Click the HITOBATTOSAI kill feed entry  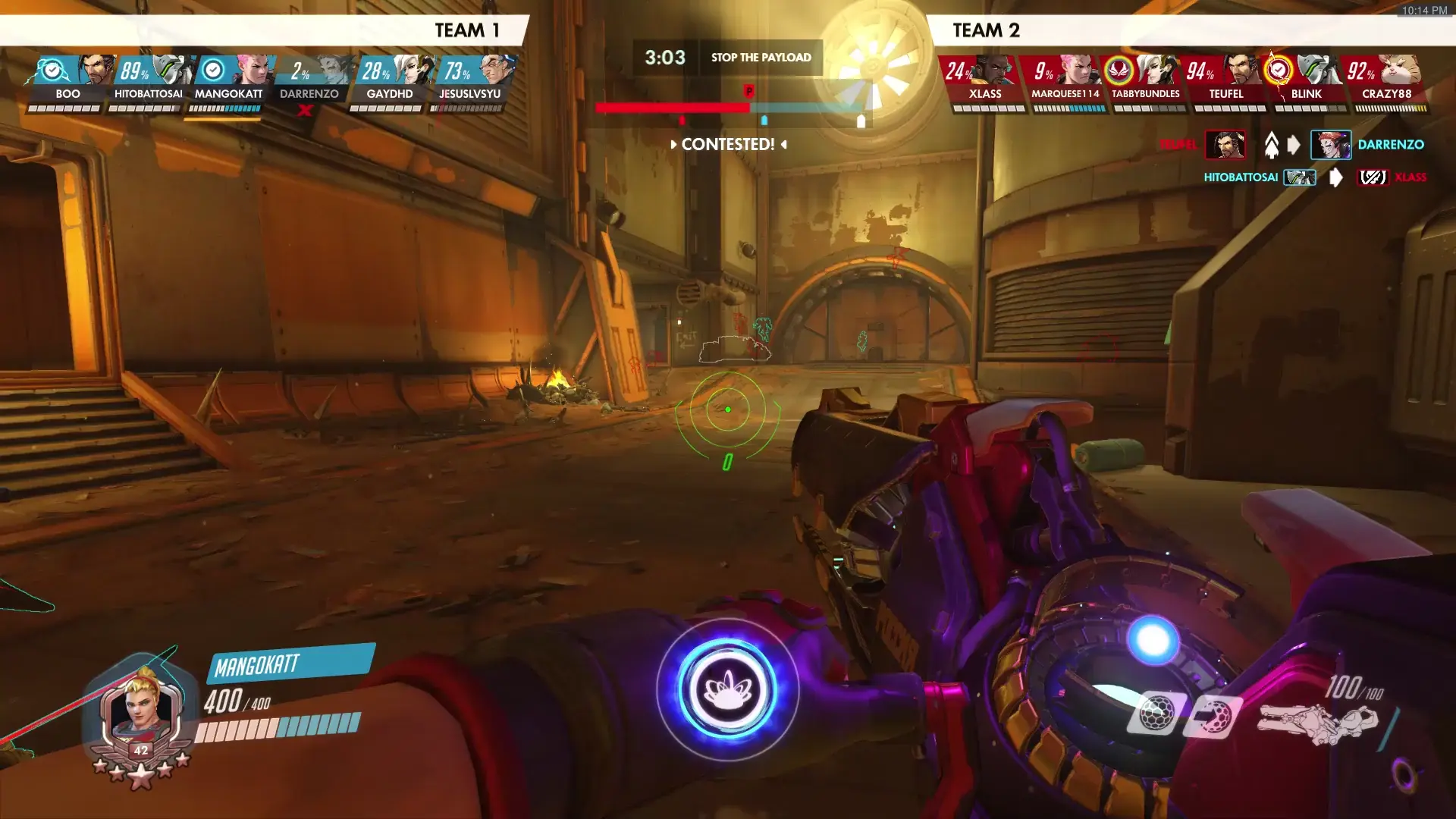[x=1315, y=177]
